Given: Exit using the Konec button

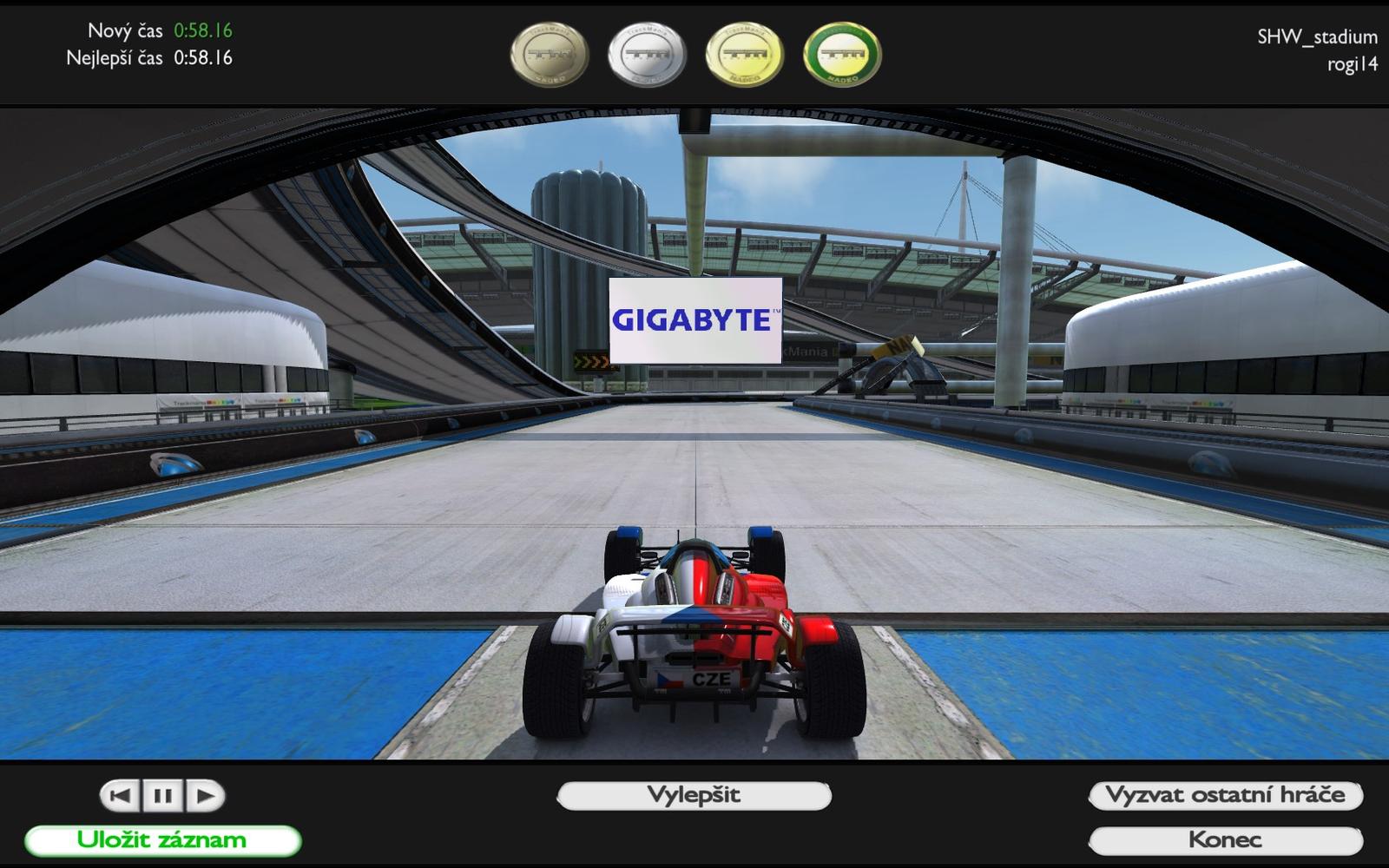Looking at the screenshot, I should tap(1225, 840).
